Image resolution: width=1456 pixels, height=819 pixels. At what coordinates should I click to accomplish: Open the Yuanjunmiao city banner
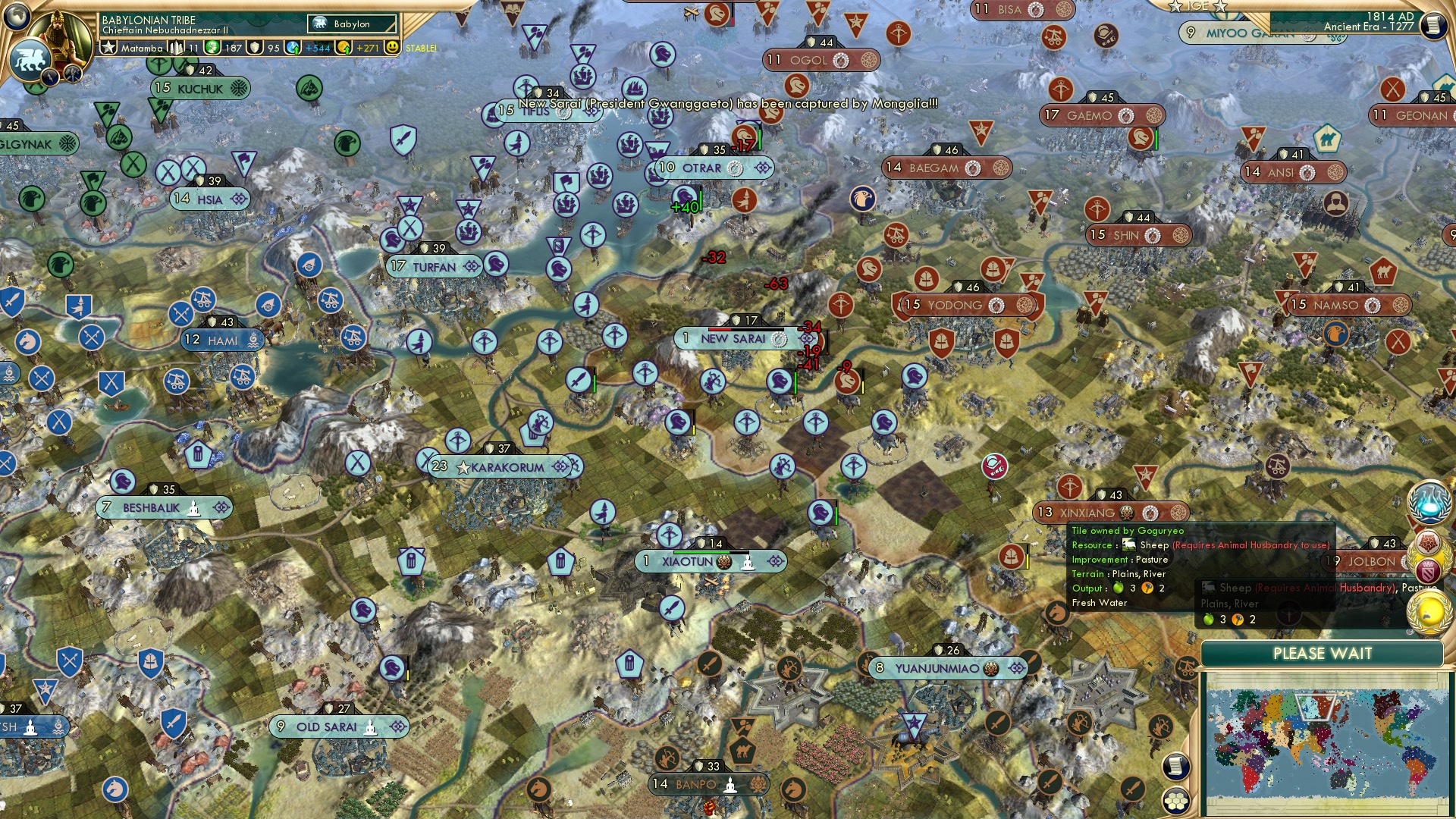[937, 668]
